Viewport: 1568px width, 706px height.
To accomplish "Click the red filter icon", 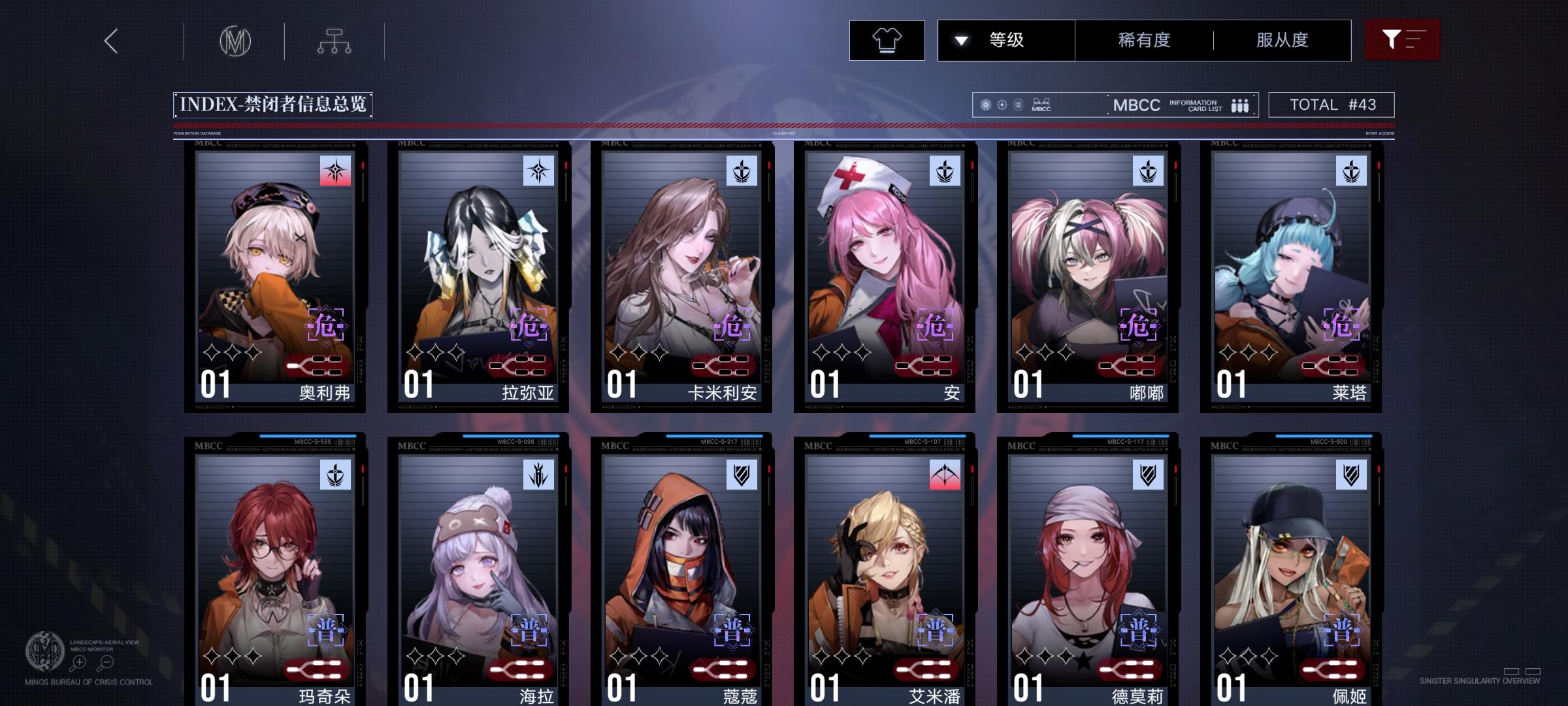I will (x=1402, y=40).
